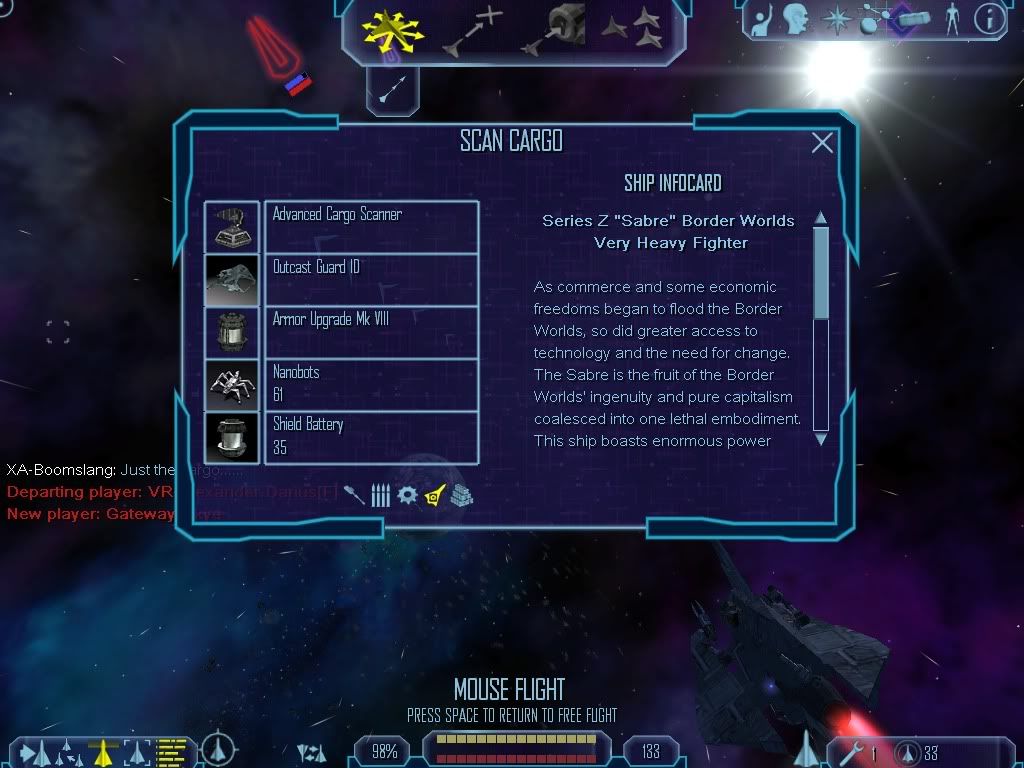Activate the yellow free flight maneuver icon

393,31
